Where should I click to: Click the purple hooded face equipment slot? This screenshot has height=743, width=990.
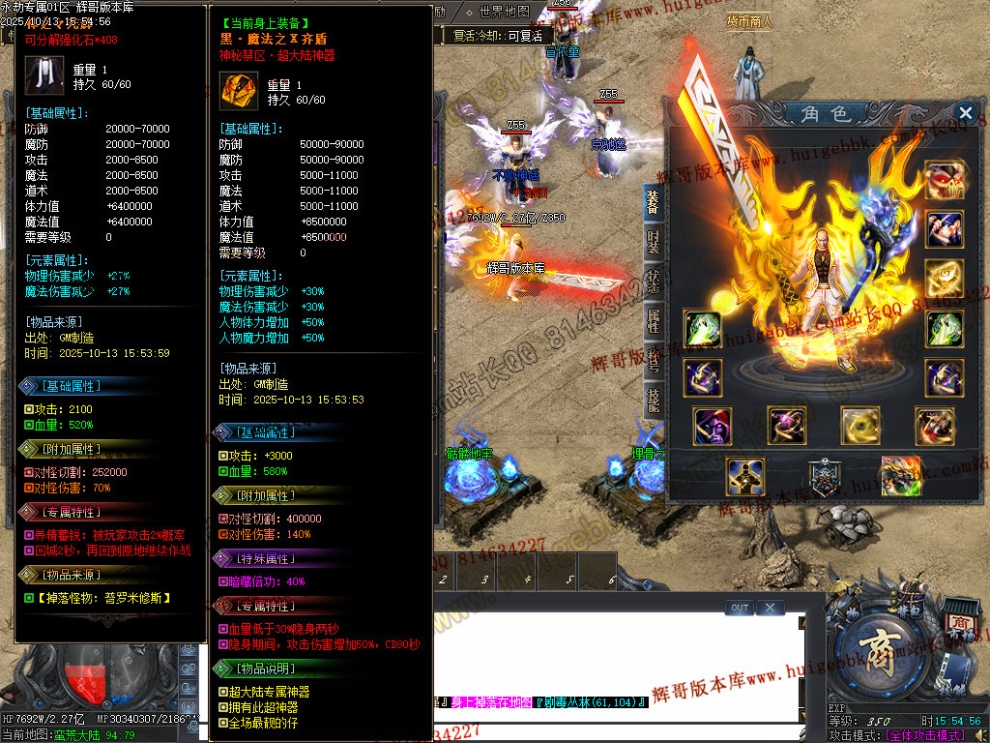pyautogui.click(x=712, y=427)
